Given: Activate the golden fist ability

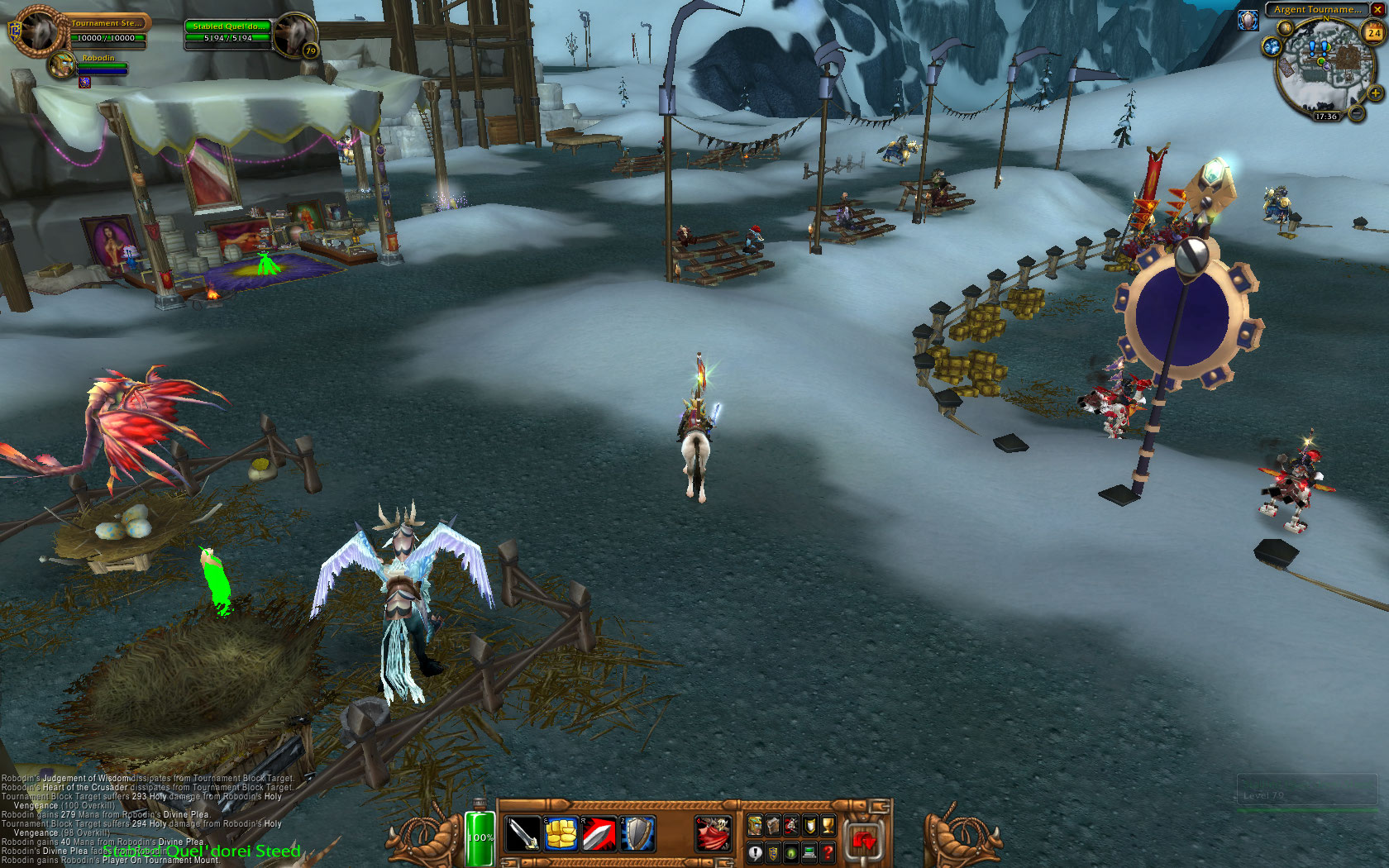Looking at the screenshot, I should [x=561, y=833].
